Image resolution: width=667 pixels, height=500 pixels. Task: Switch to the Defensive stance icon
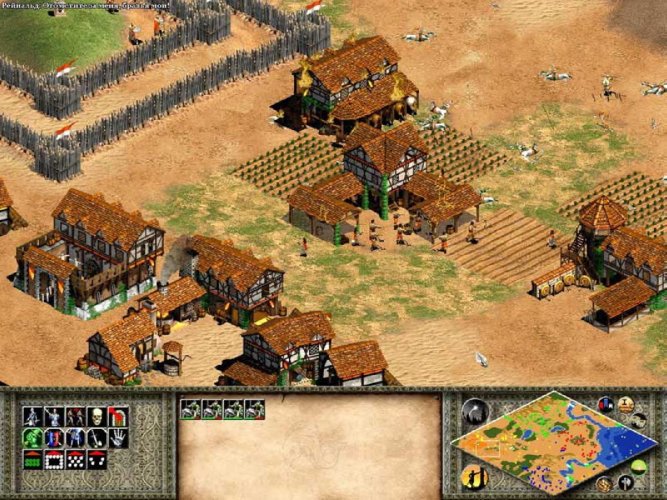(x=54, y=437)
